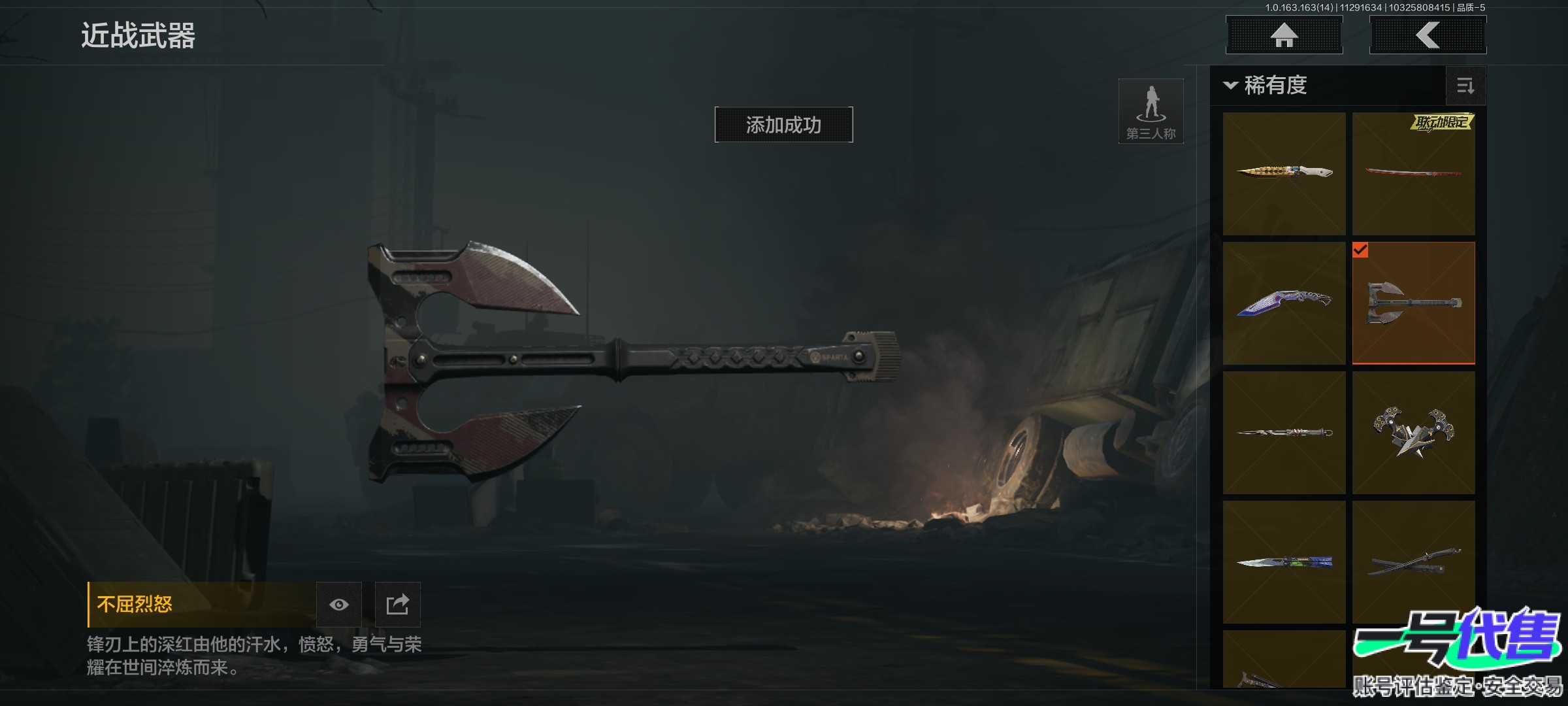This screenshot has height=706, width=1568.
Task: Toggle the sort order icon
Action: (1465, 86)
